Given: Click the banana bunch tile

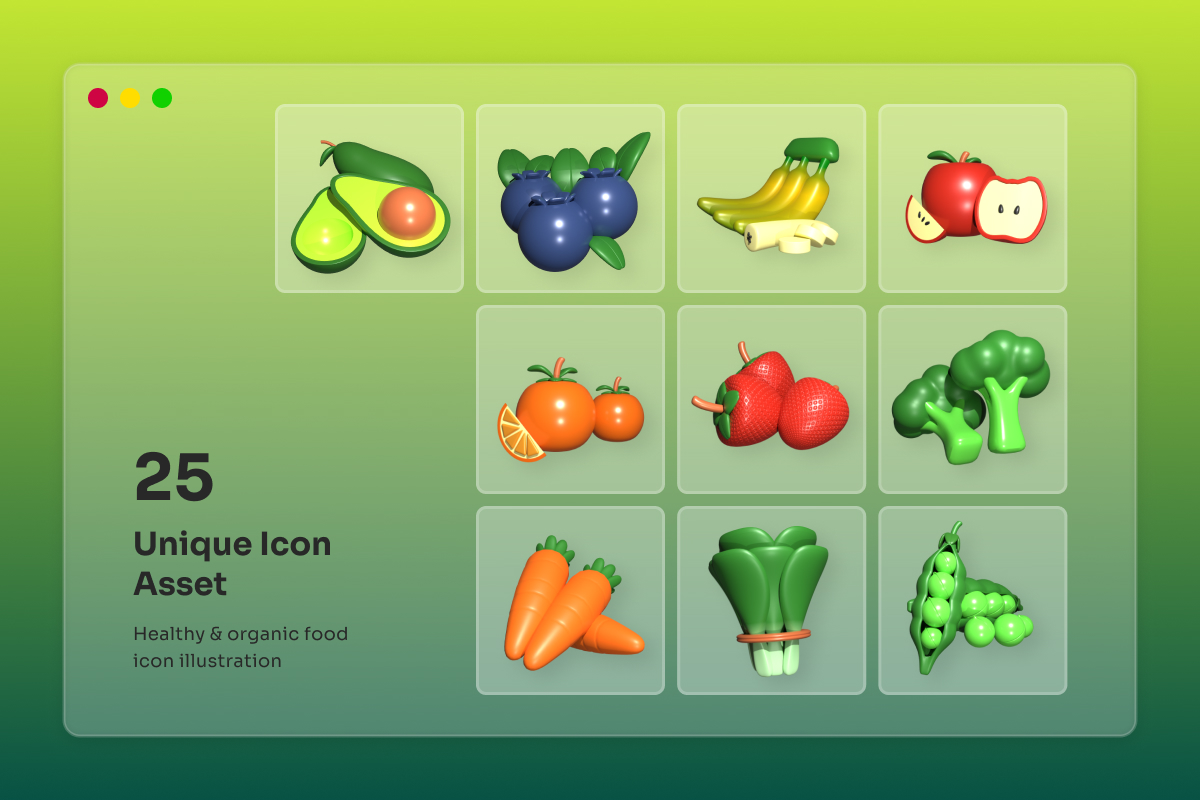Looking at the screenshot, I should point(771,198).
